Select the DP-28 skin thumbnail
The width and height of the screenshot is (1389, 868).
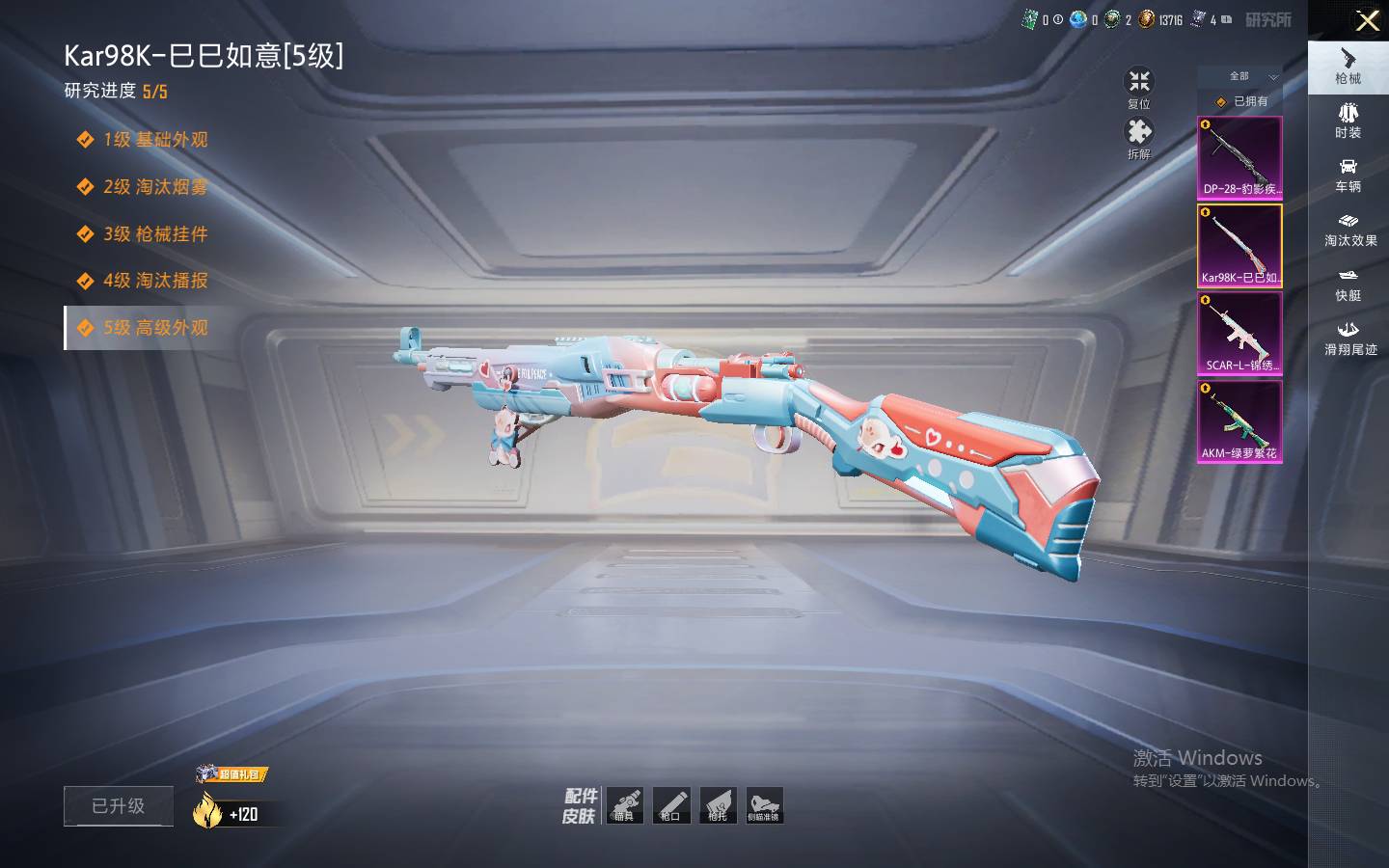tap(1239, 158)
